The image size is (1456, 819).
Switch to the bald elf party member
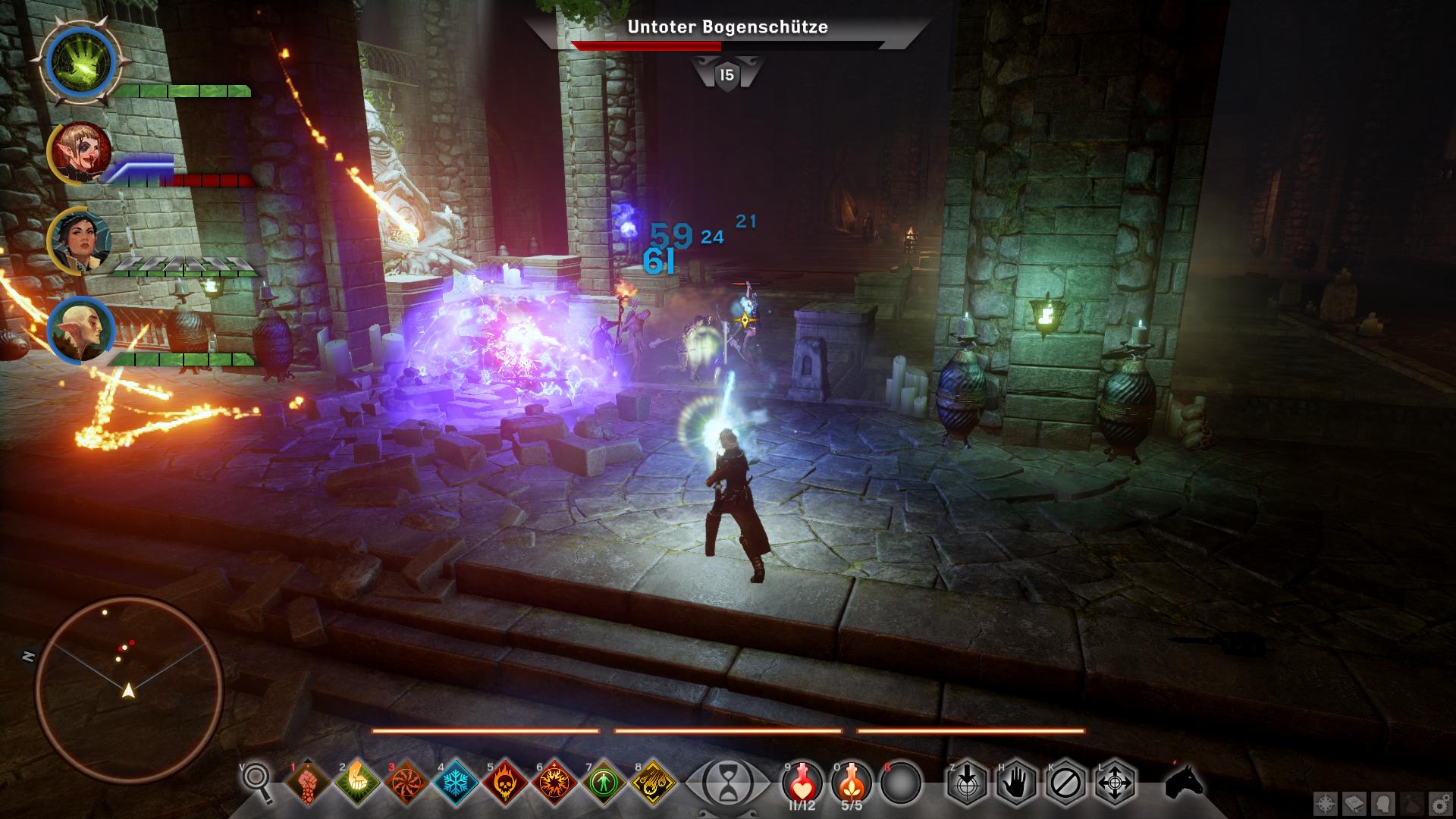tap(80, 330)
